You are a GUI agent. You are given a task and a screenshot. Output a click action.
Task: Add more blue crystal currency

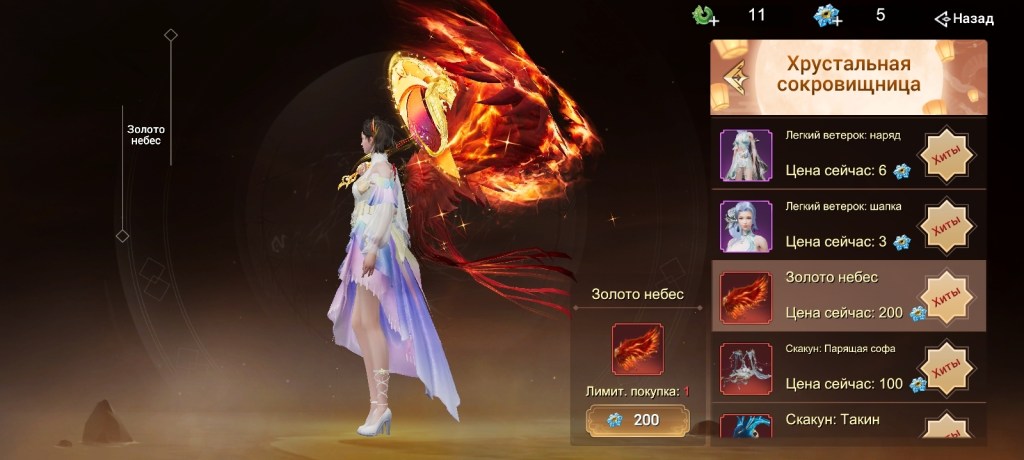tap(828, 16)
